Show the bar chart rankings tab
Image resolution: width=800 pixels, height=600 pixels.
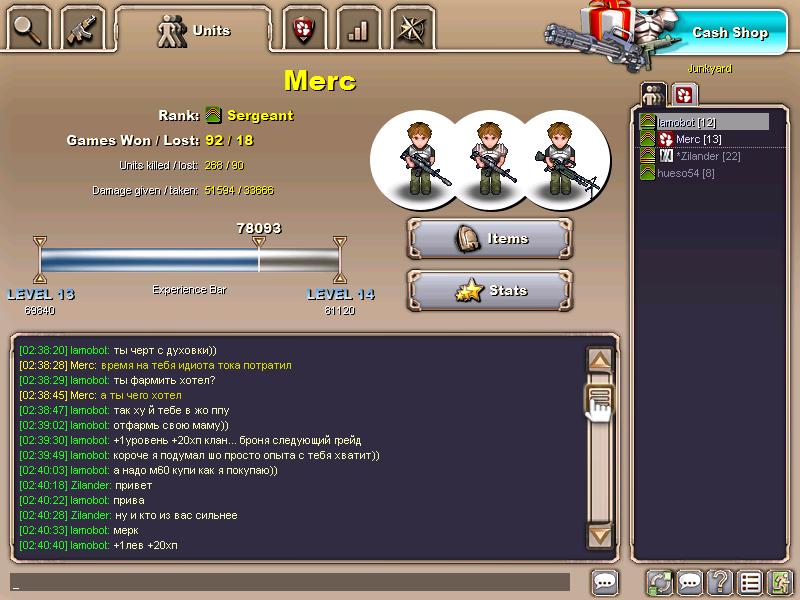coord(357,29)
